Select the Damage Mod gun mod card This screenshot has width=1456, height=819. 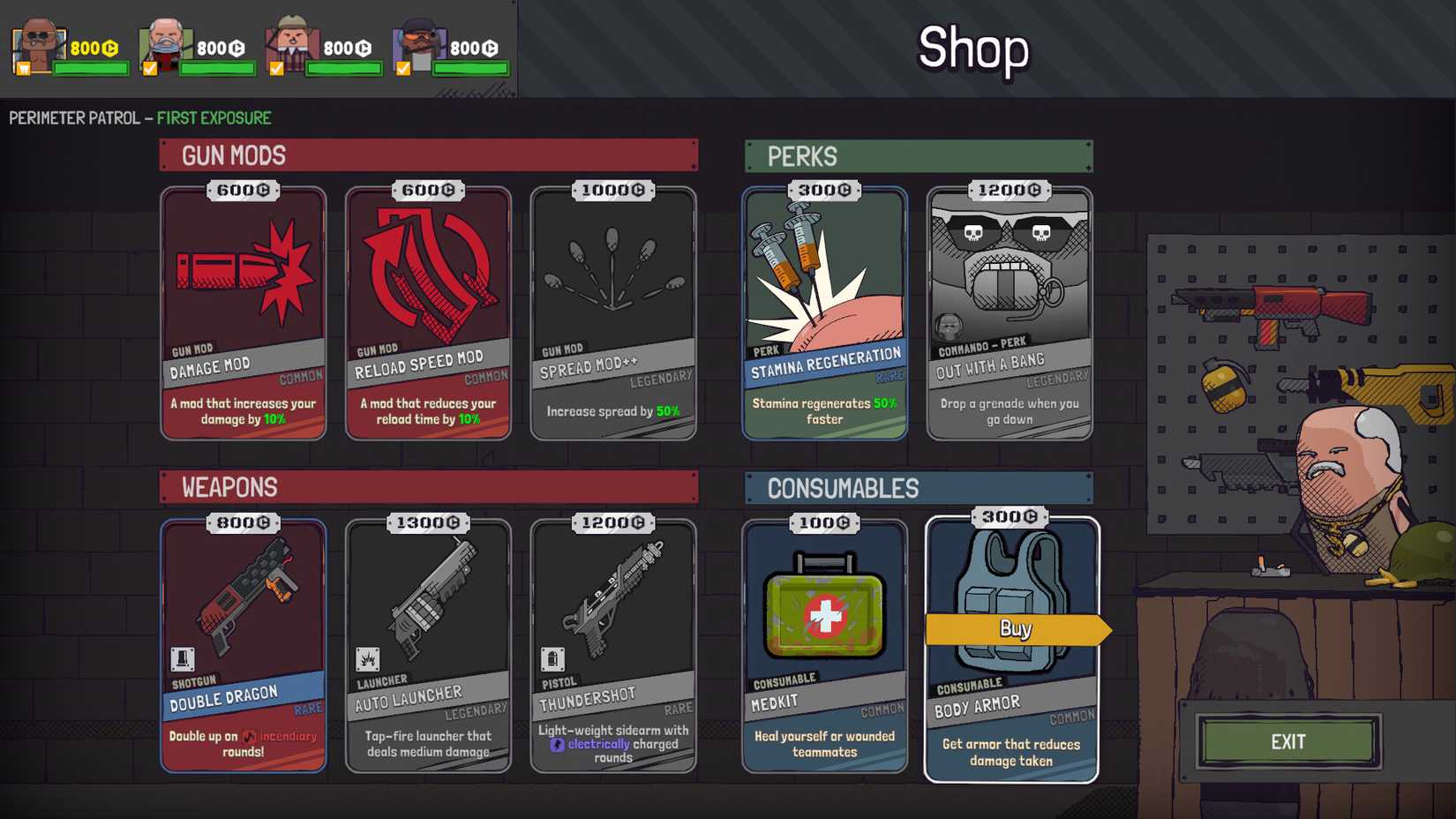click(x=244, y=313)
